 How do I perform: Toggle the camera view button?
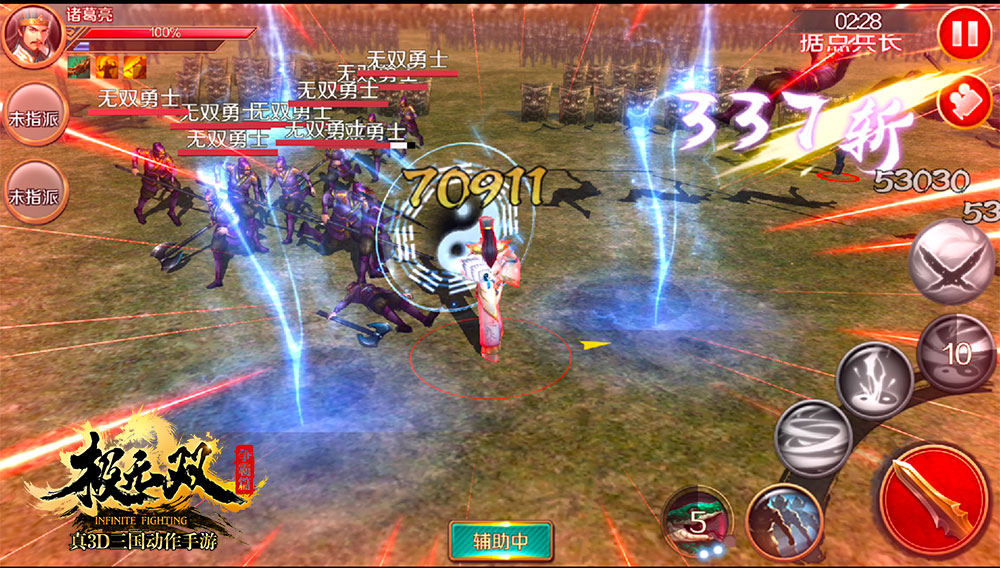(964, 104)
